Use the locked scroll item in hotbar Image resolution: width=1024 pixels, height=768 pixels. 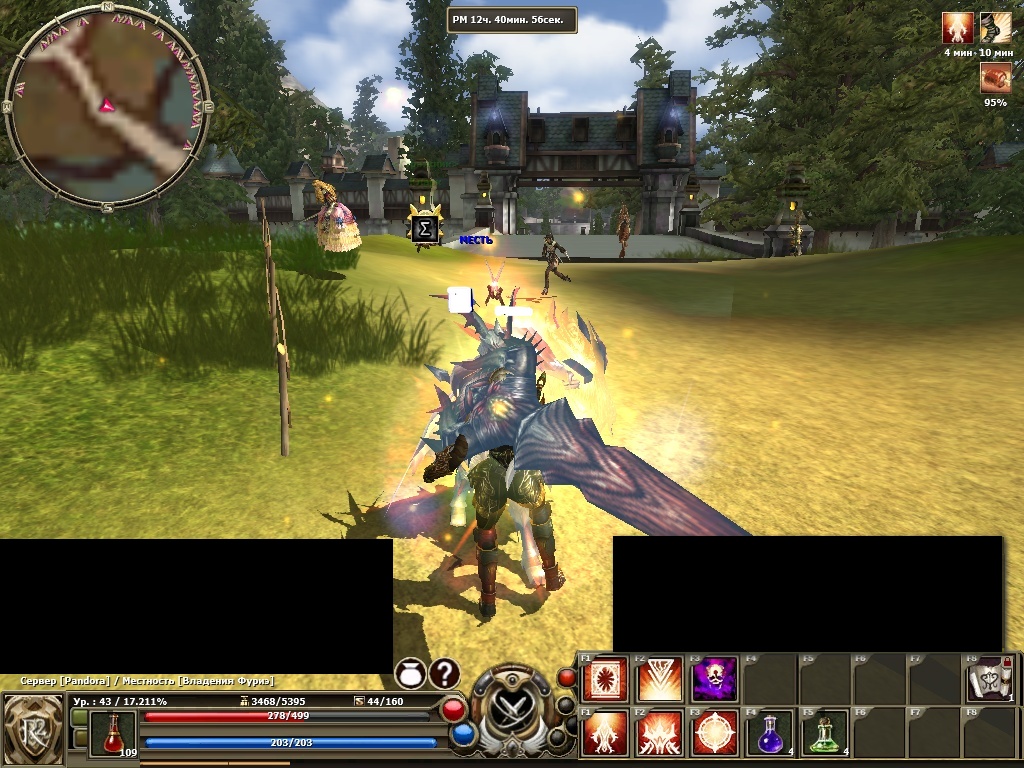click(989, 680)
